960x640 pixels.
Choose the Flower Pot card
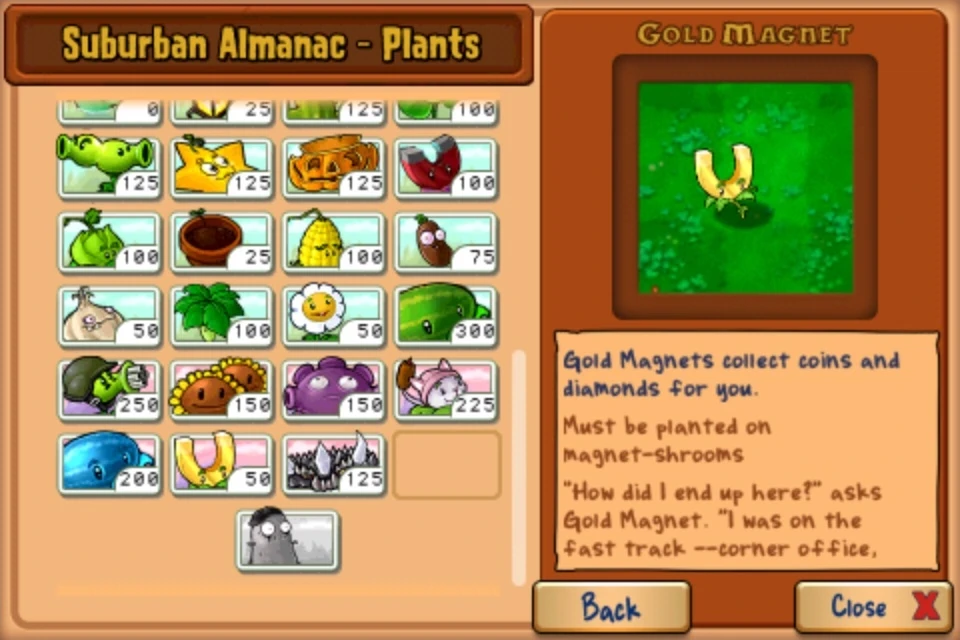[221, 241]
